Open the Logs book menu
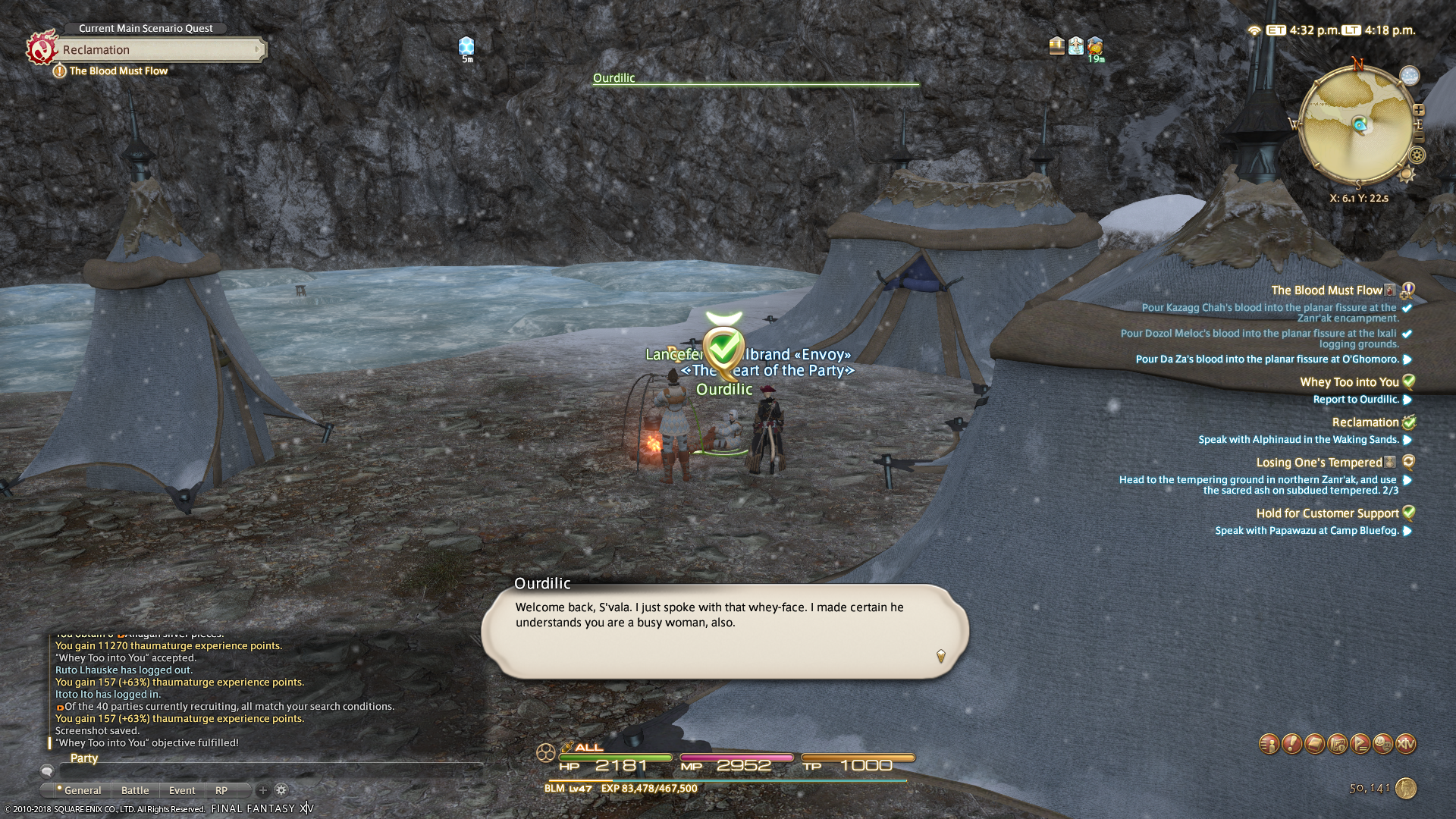This screenshot has width=1456, height=819. [1314, 744]
